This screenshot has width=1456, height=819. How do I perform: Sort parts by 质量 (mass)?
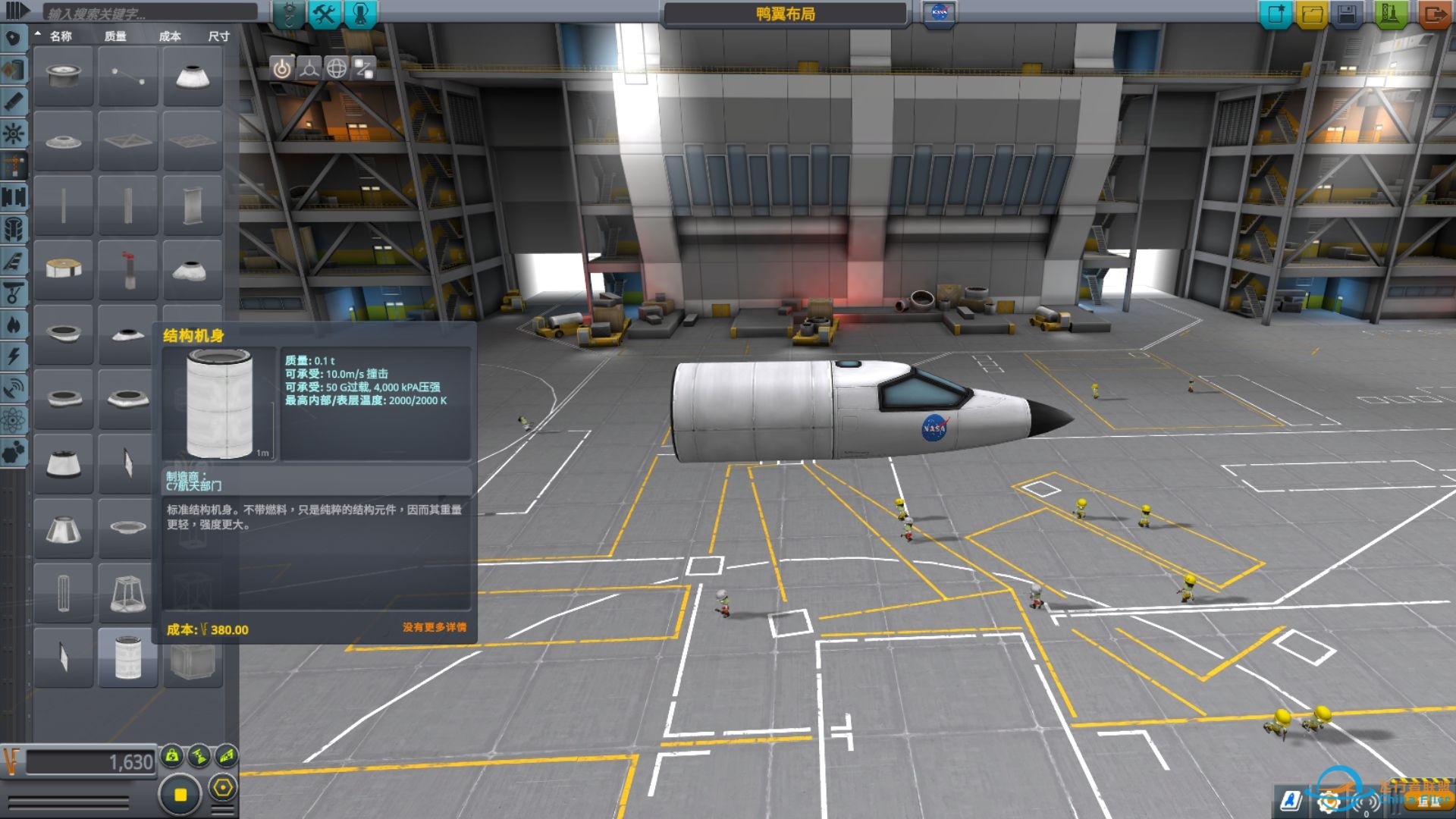[115, 36]
